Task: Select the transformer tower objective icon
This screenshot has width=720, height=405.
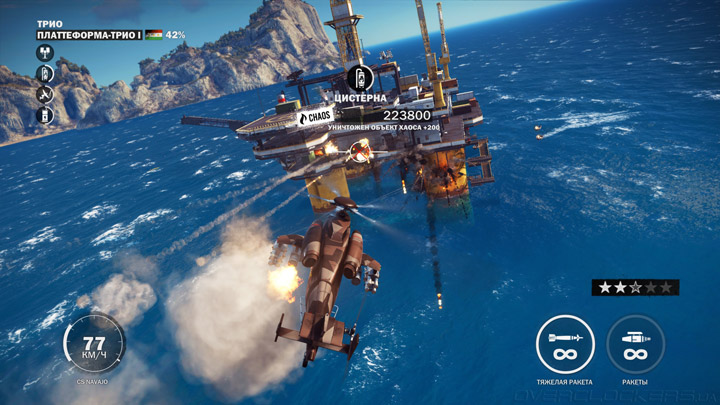Action: pyautogui.click(x=45, y=53)
